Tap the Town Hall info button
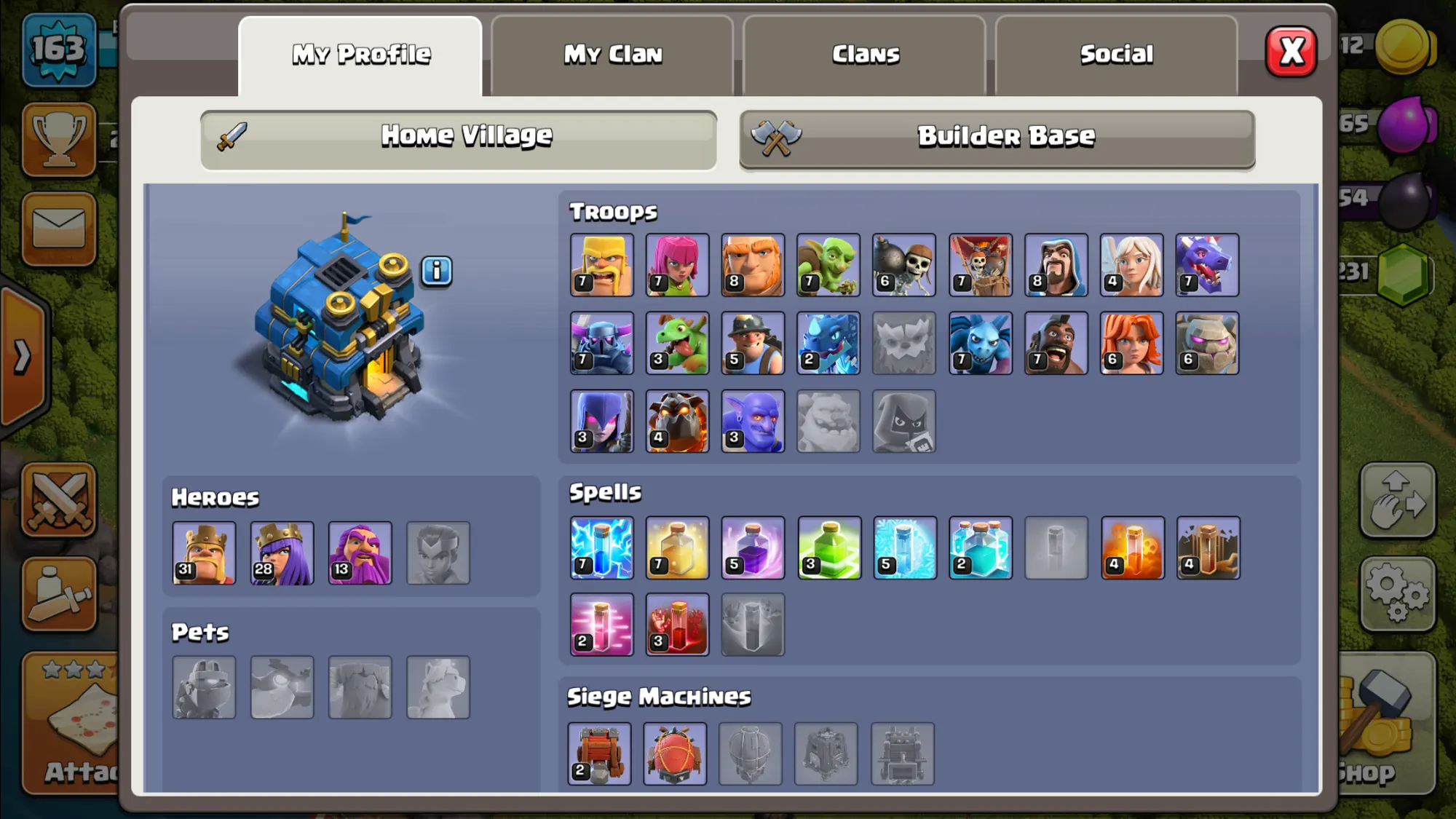Viewport: 1456px width, 819px height. pos(437,271)
